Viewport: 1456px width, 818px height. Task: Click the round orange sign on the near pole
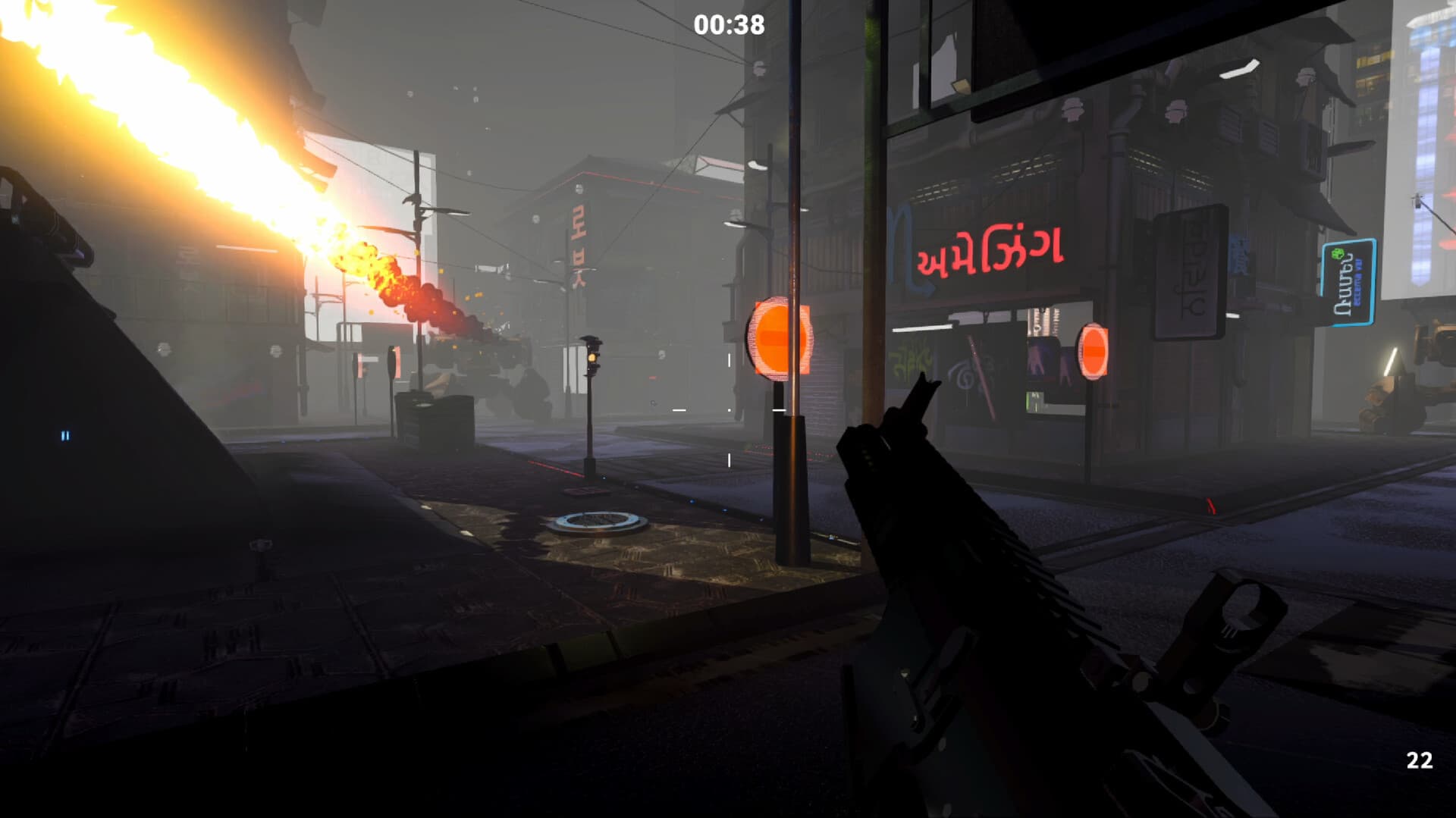pos(780,340)
